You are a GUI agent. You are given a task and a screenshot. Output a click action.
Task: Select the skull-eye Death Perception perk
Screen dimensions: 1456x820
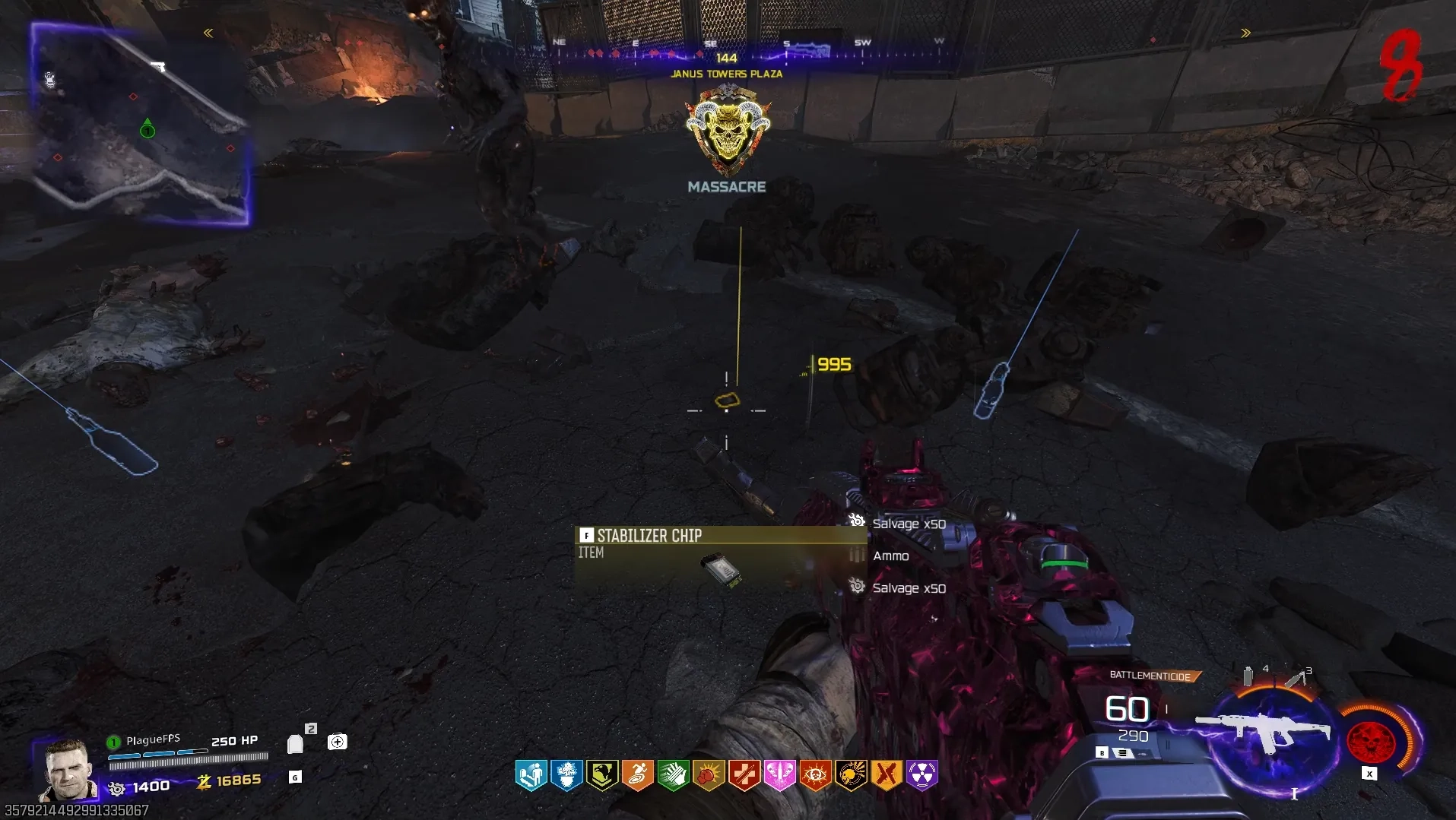(x=815, y=775)
